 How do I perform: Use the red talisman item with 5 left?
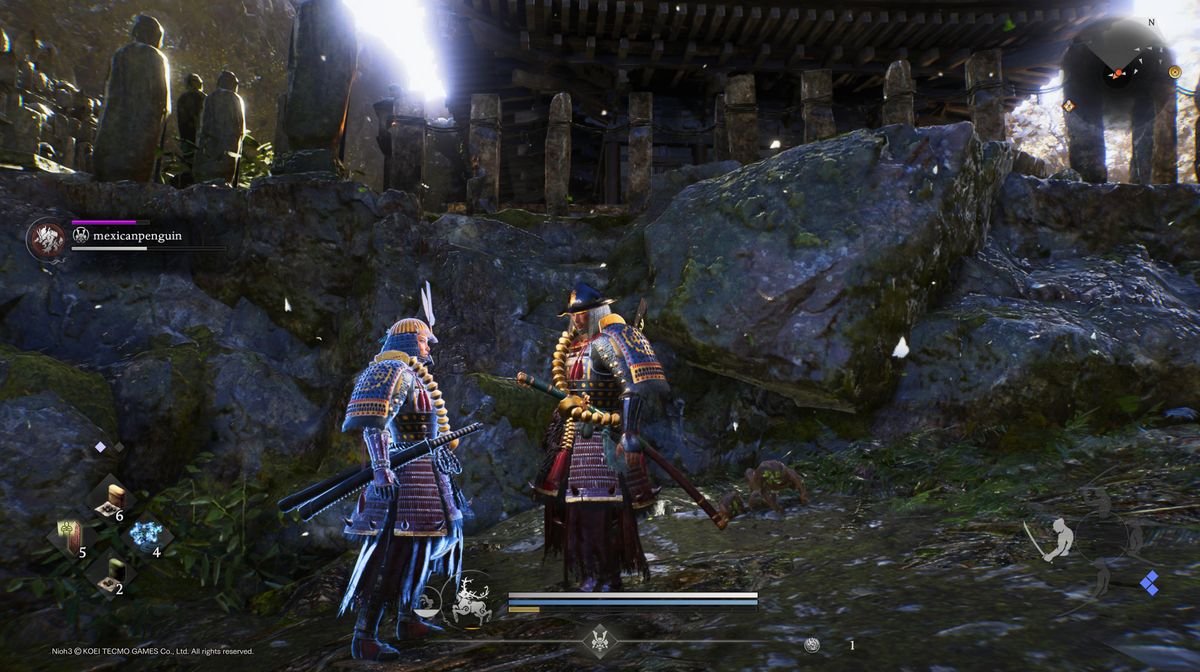click(68, 537)
